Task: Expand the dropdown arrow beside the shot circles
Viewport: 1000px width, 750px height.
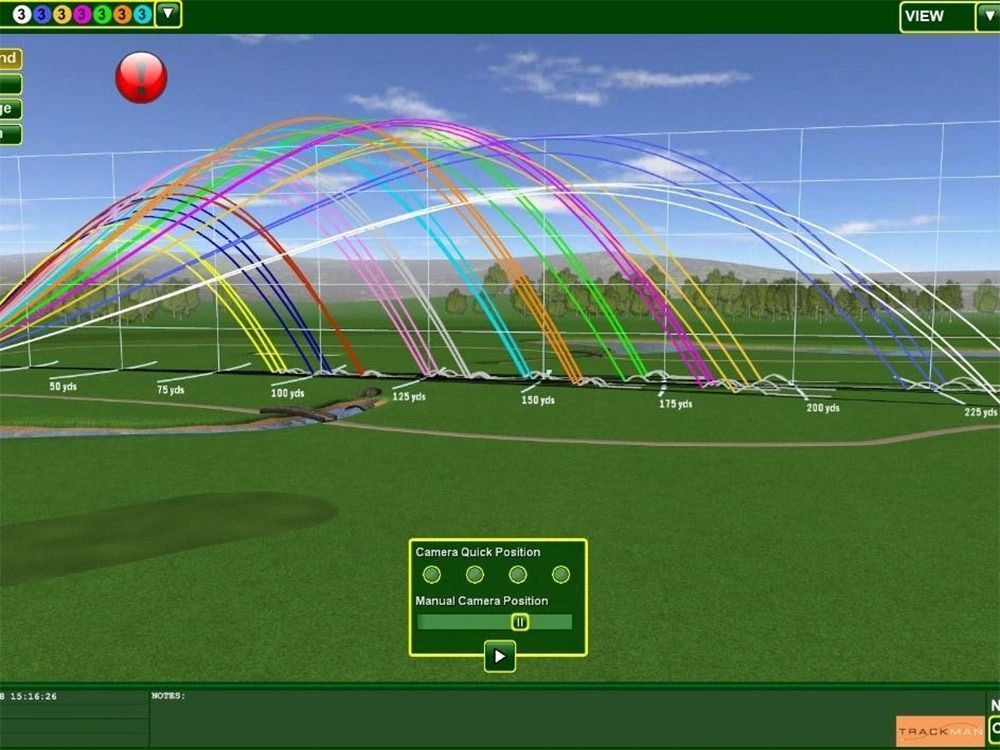Action: [x=168, y=14]
